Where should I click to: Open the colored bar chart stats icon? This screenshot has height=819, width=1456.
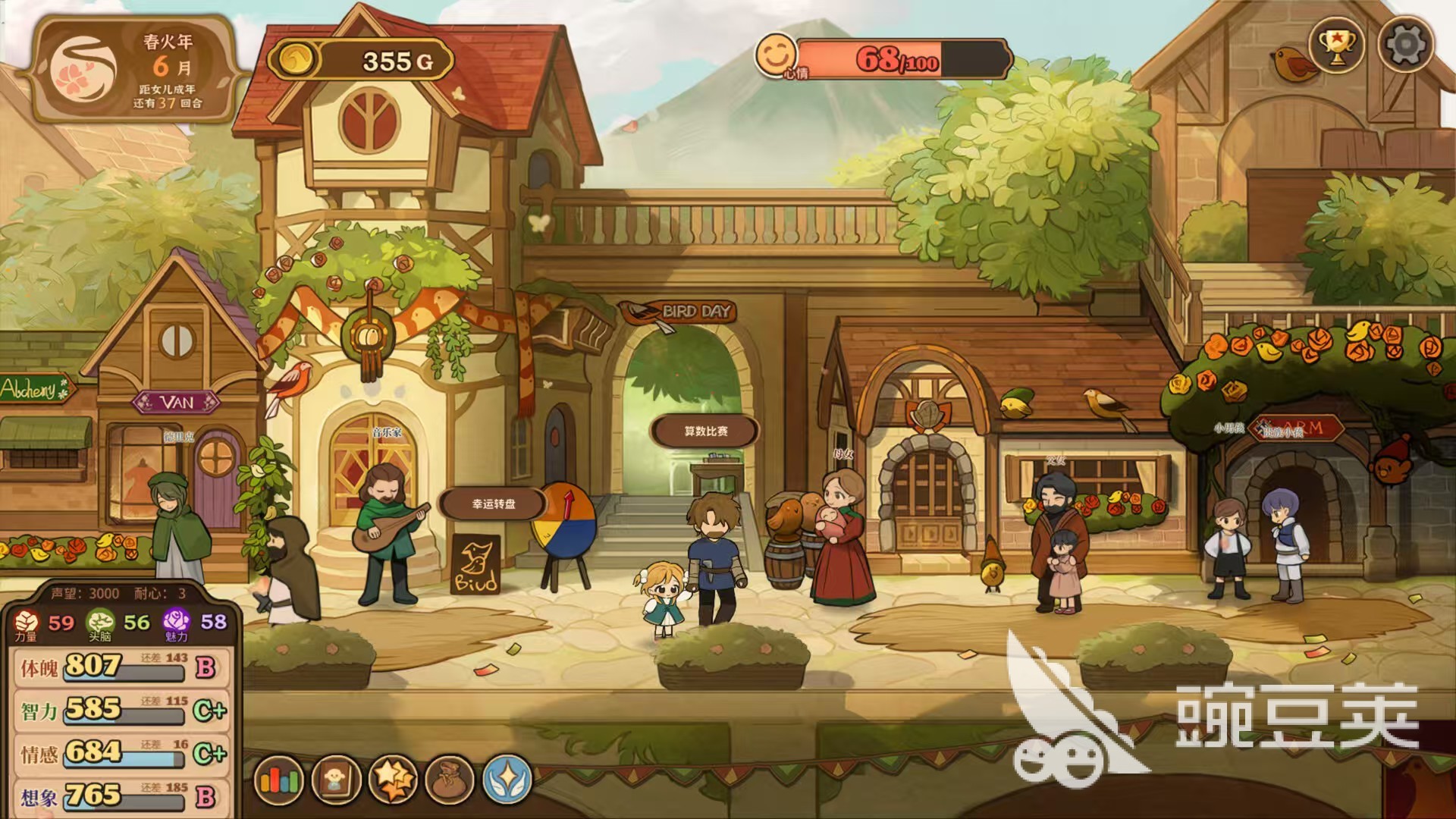tap(279, 780)
